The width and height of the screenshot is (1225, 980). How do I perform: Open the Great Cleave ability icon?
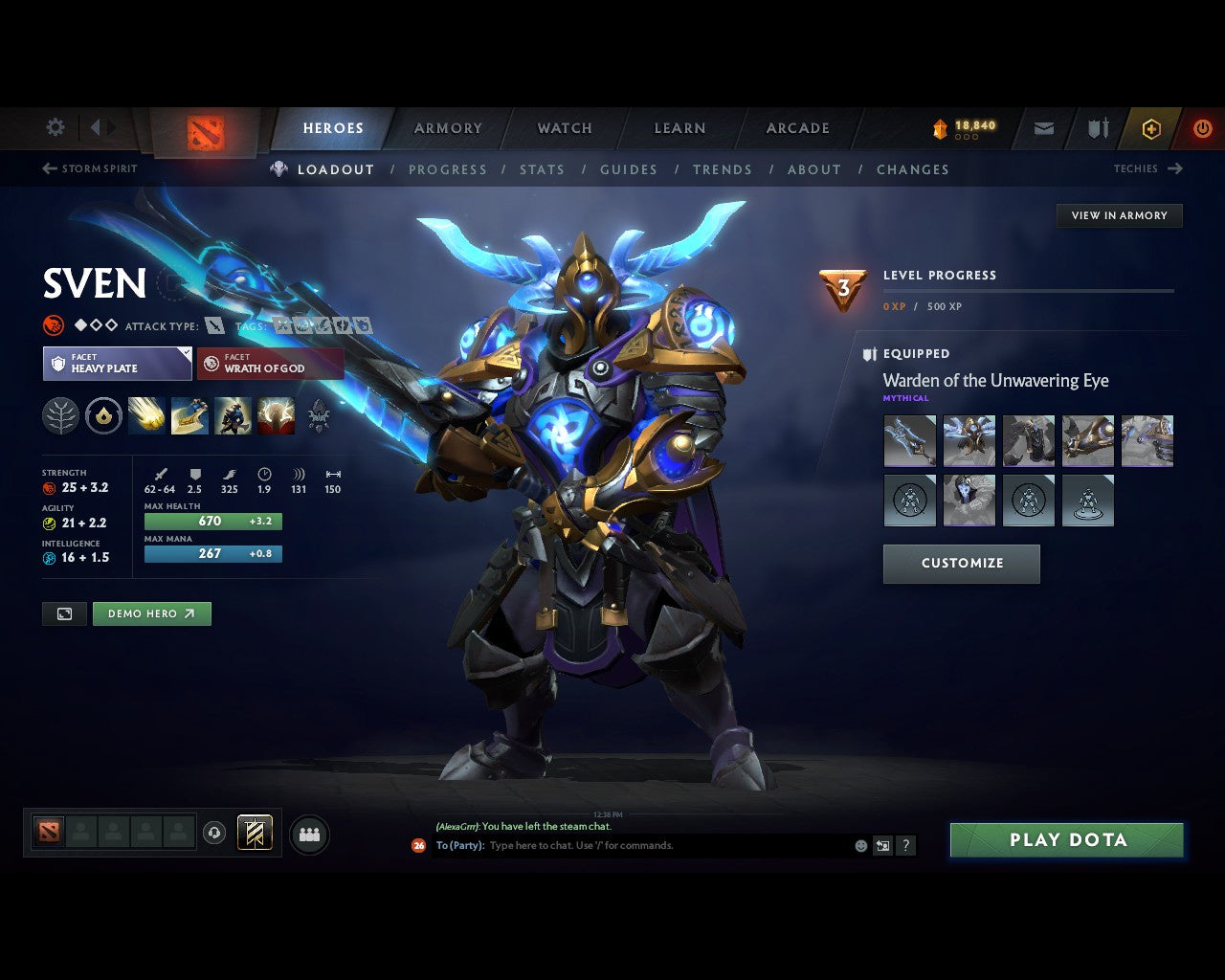coord(189,416)
